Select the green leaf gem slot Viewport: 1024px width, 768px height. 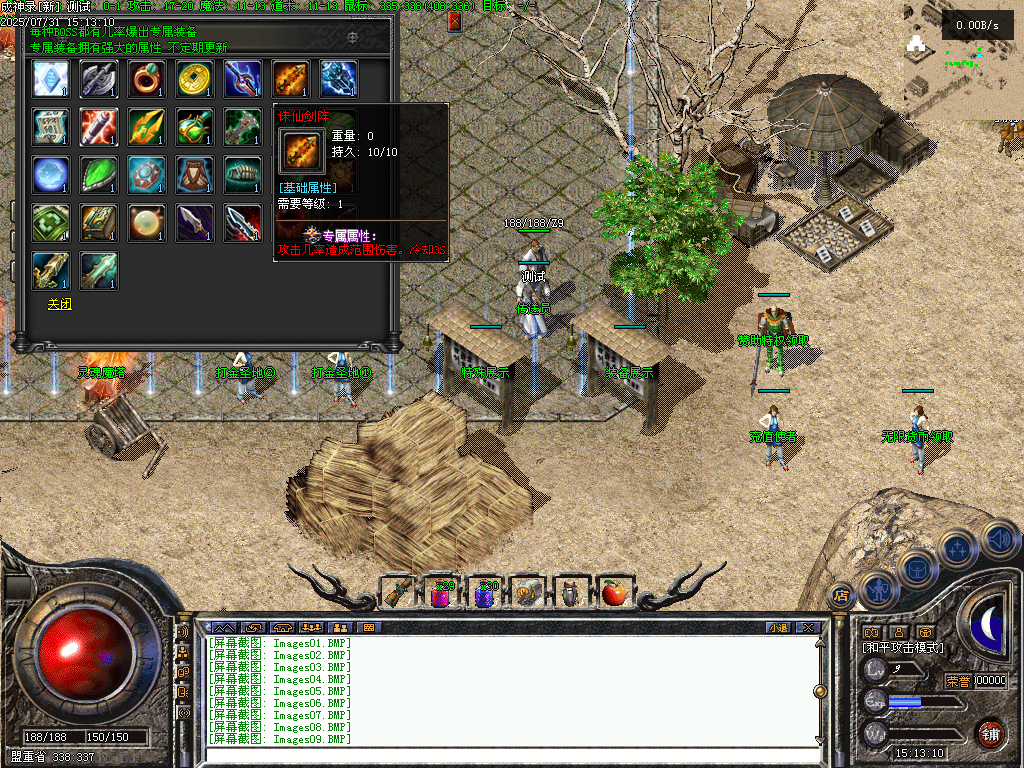coord(99,175)
